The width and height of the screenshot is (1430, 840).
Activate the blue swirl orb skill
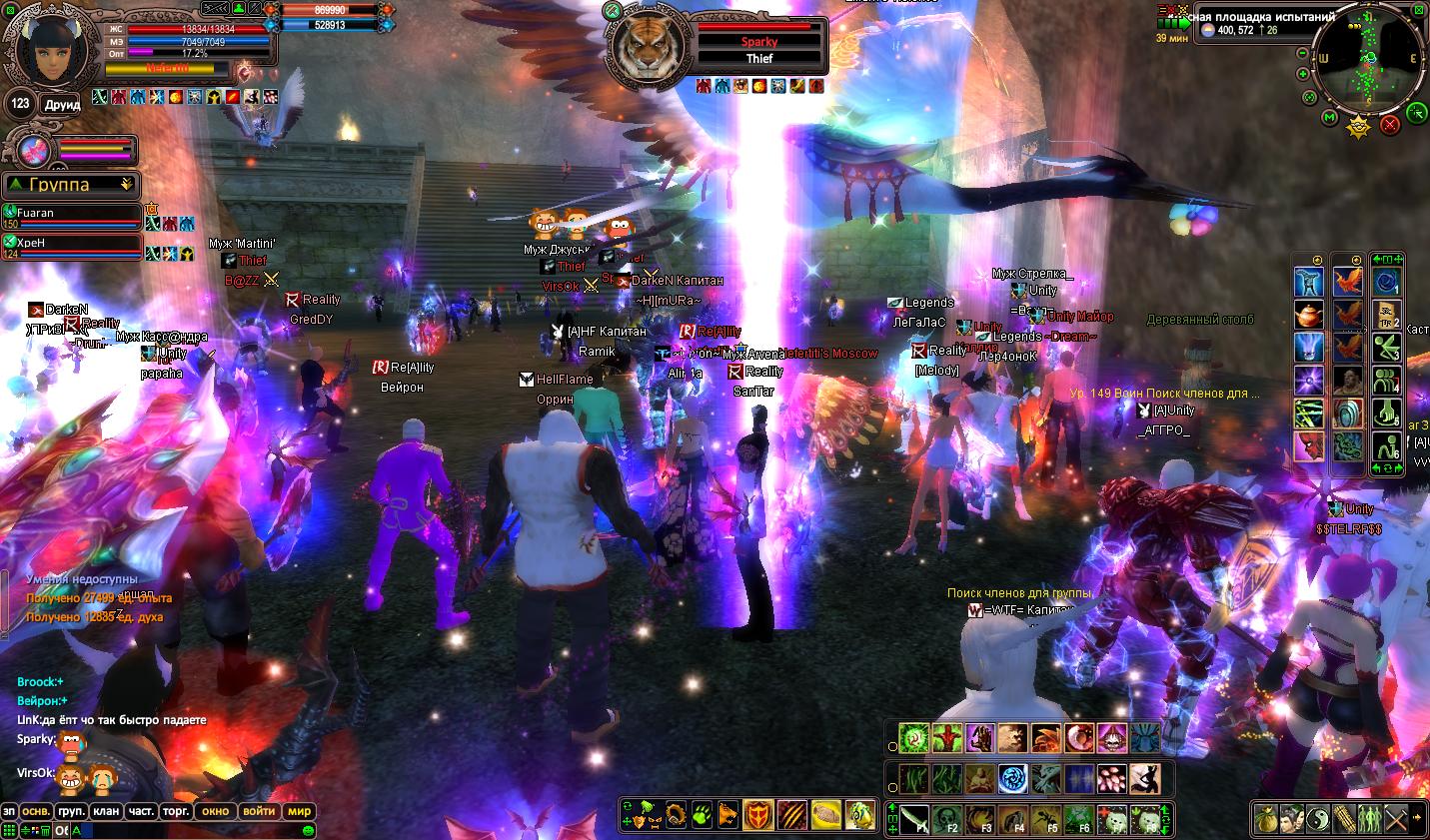(x=1014, y=778)
